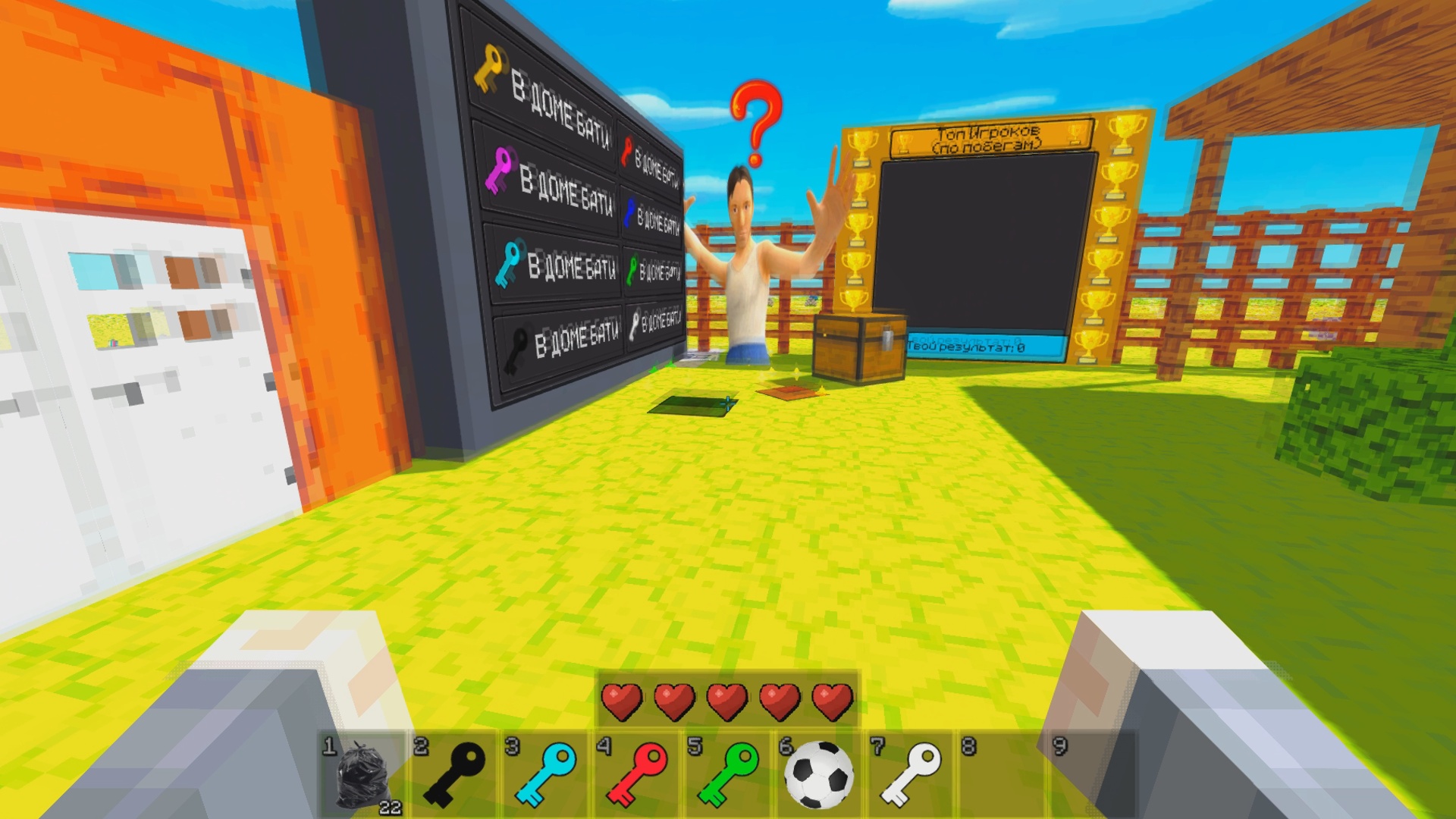This screenshot has width=1456, height=819.
Task: Select the green key in the hotbar
Action: pos(729,775)
